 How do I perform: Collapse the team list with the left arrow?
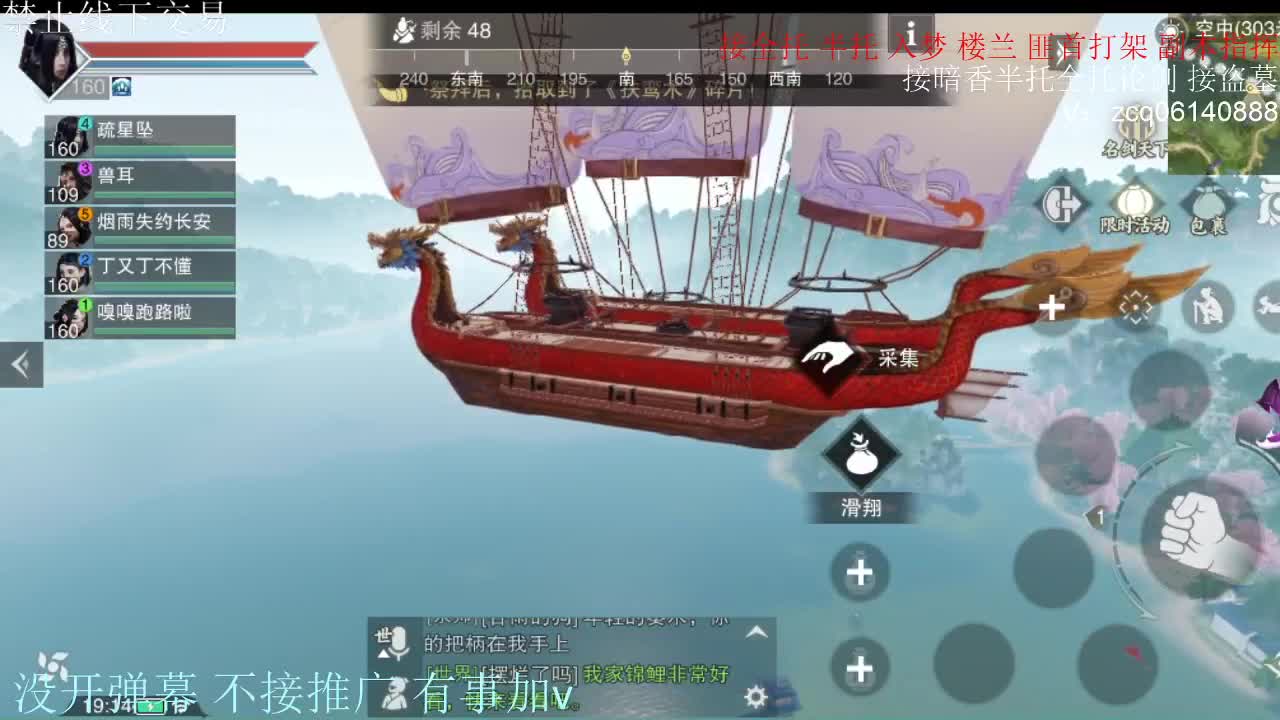[x=21, y=363]
